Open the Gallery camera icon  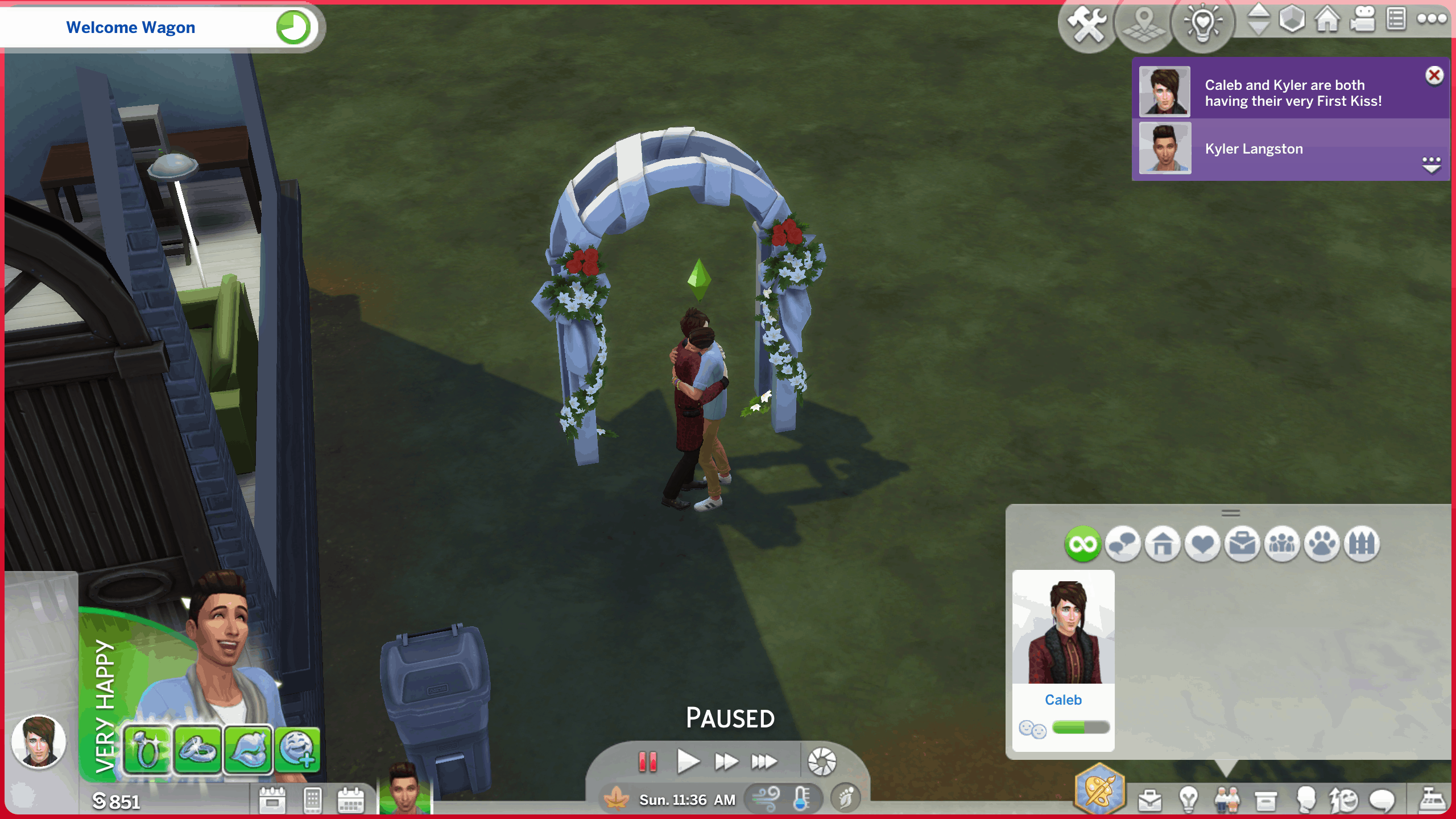[x=1363, y=20]
